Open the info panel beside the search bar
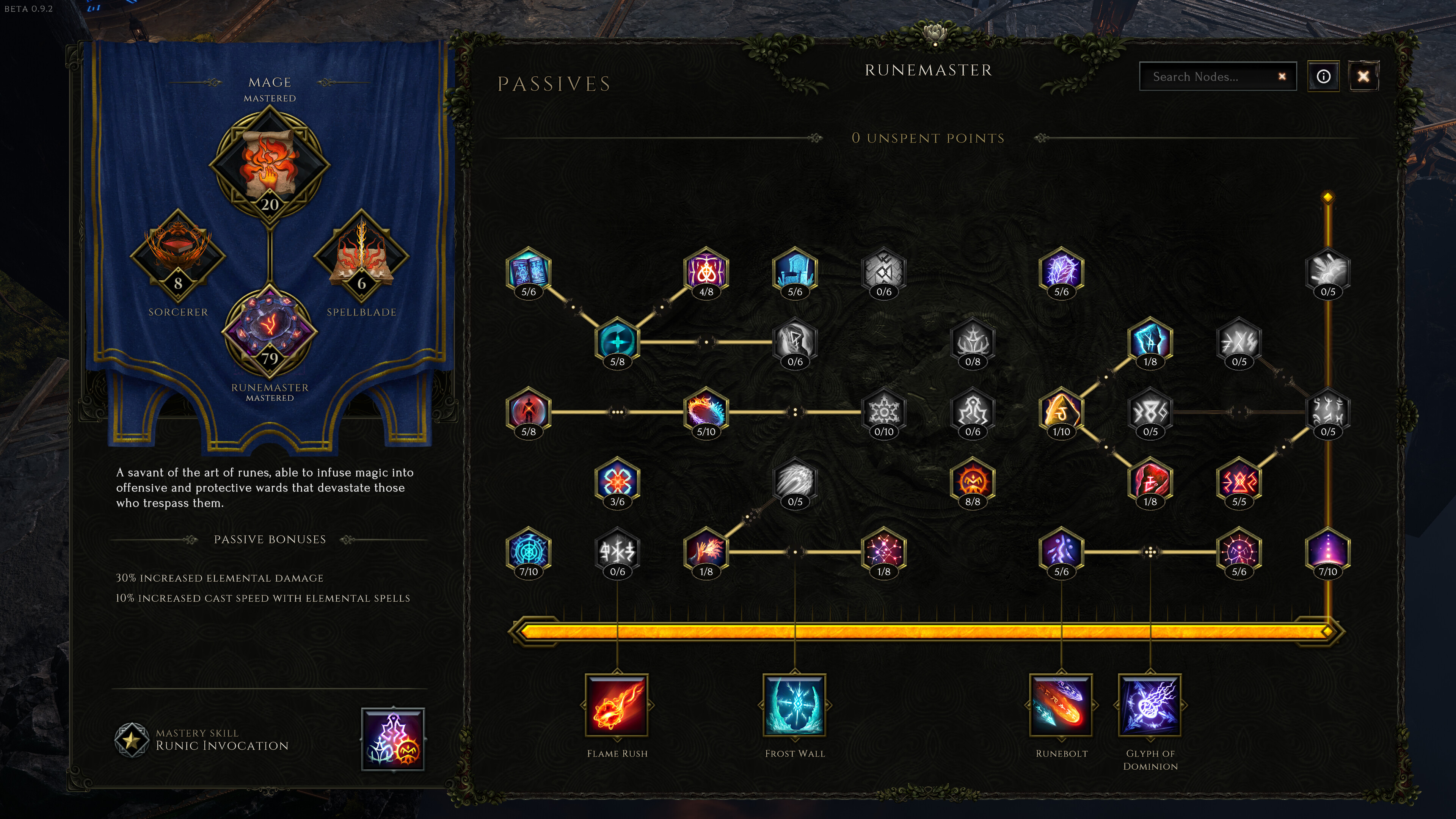 point(1324,76)
